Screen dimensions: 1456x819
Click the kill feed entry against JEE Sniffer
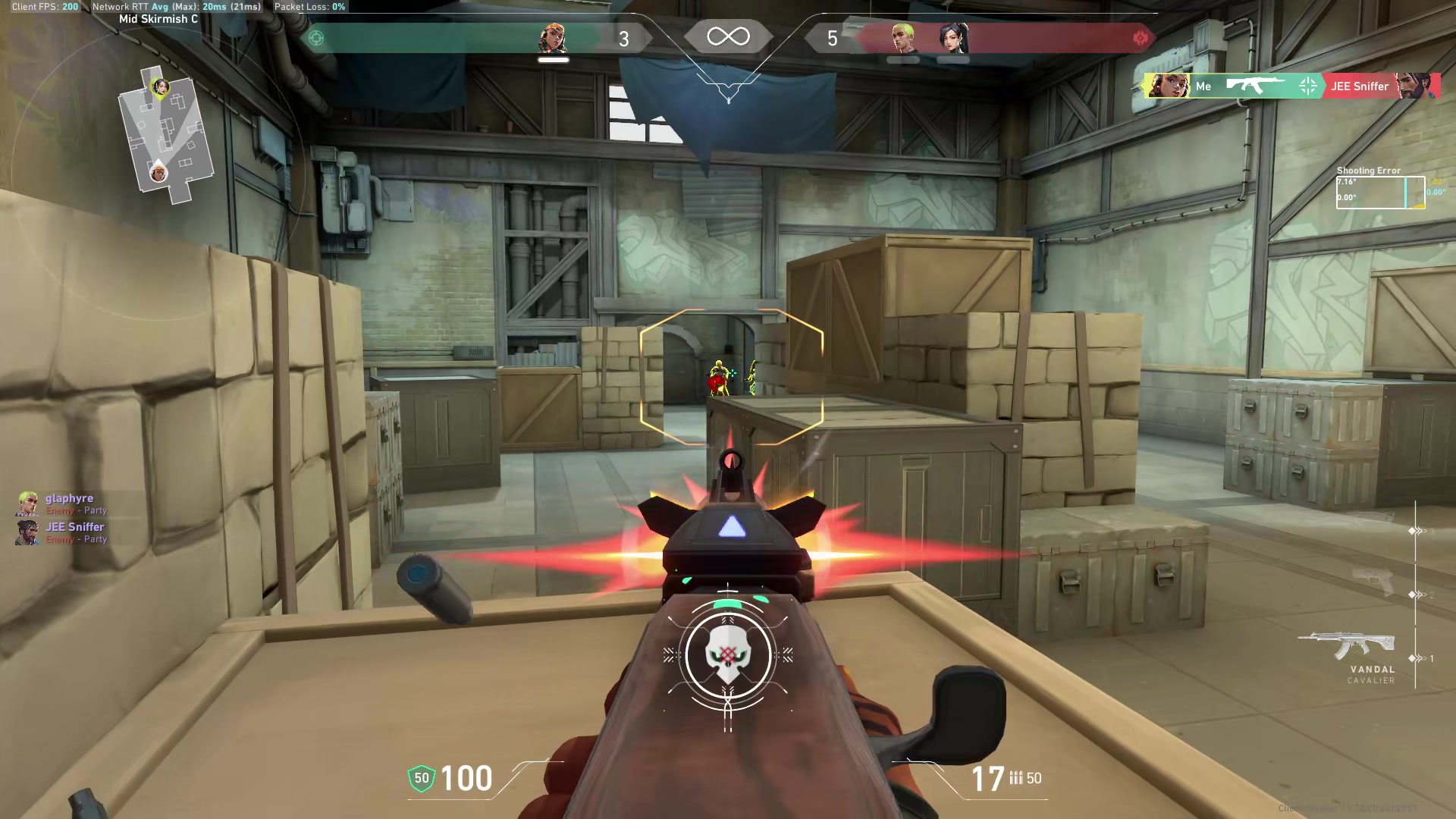[1291, 86]
